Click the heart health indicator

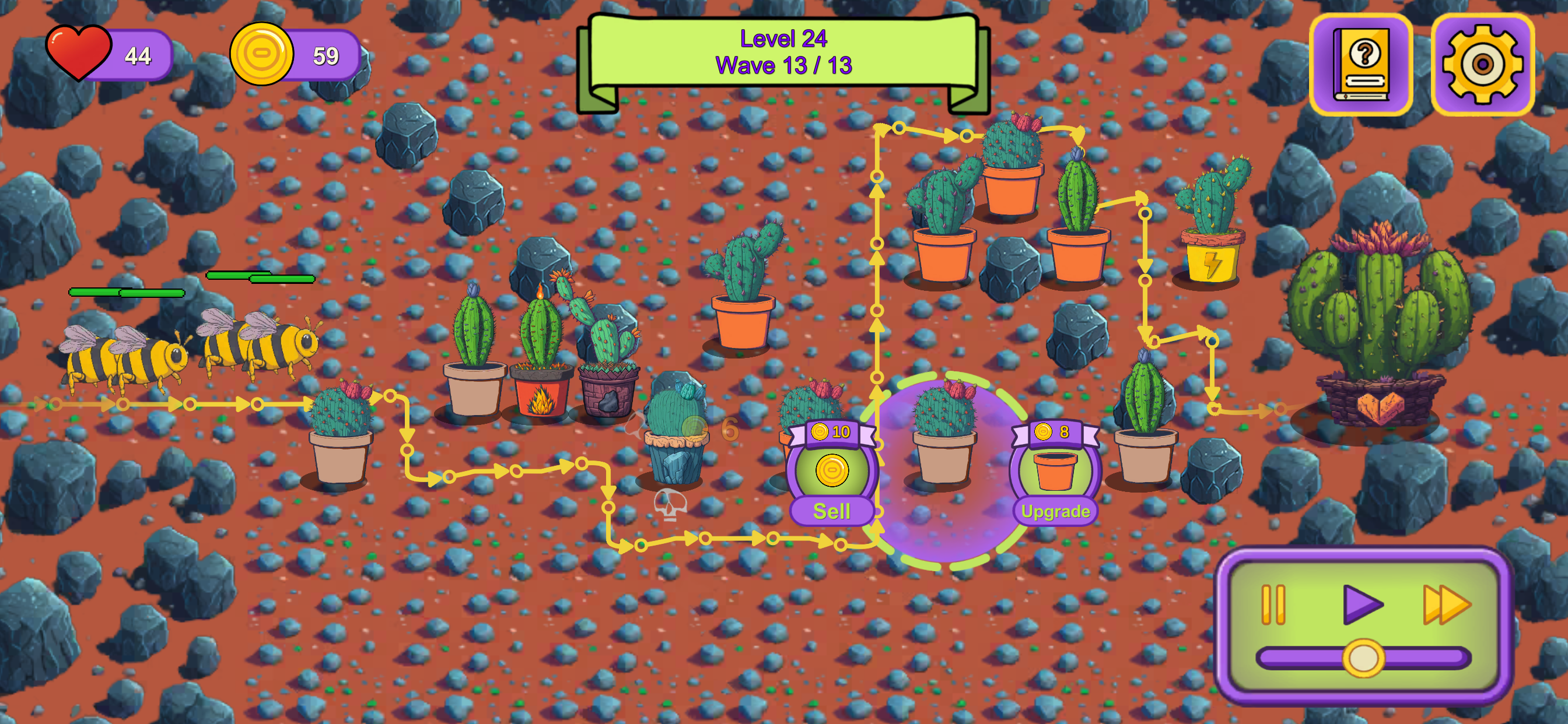tap(80, 55)
